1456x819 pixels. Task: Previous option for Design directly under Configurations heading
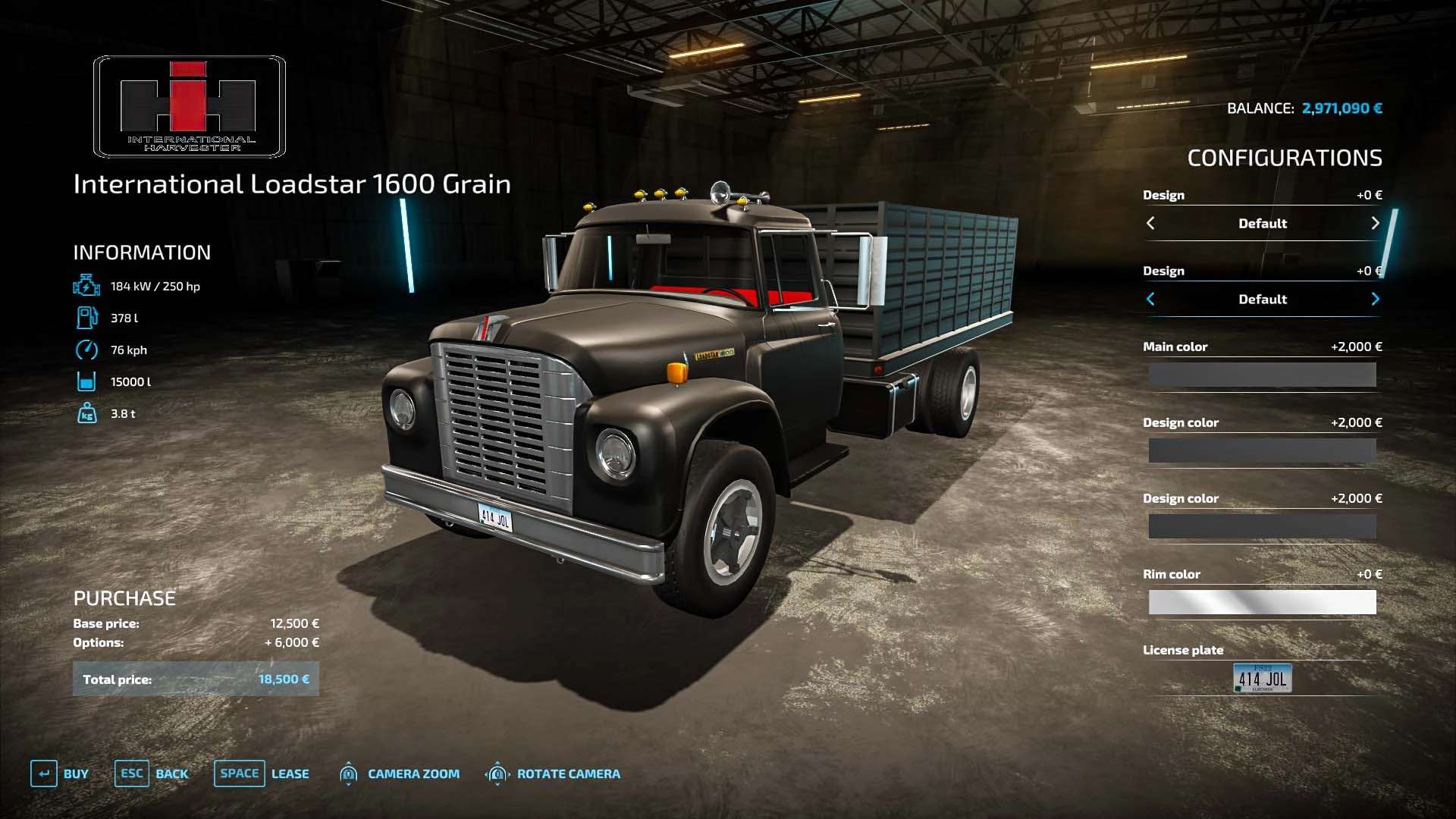(x=1150, y=223)
